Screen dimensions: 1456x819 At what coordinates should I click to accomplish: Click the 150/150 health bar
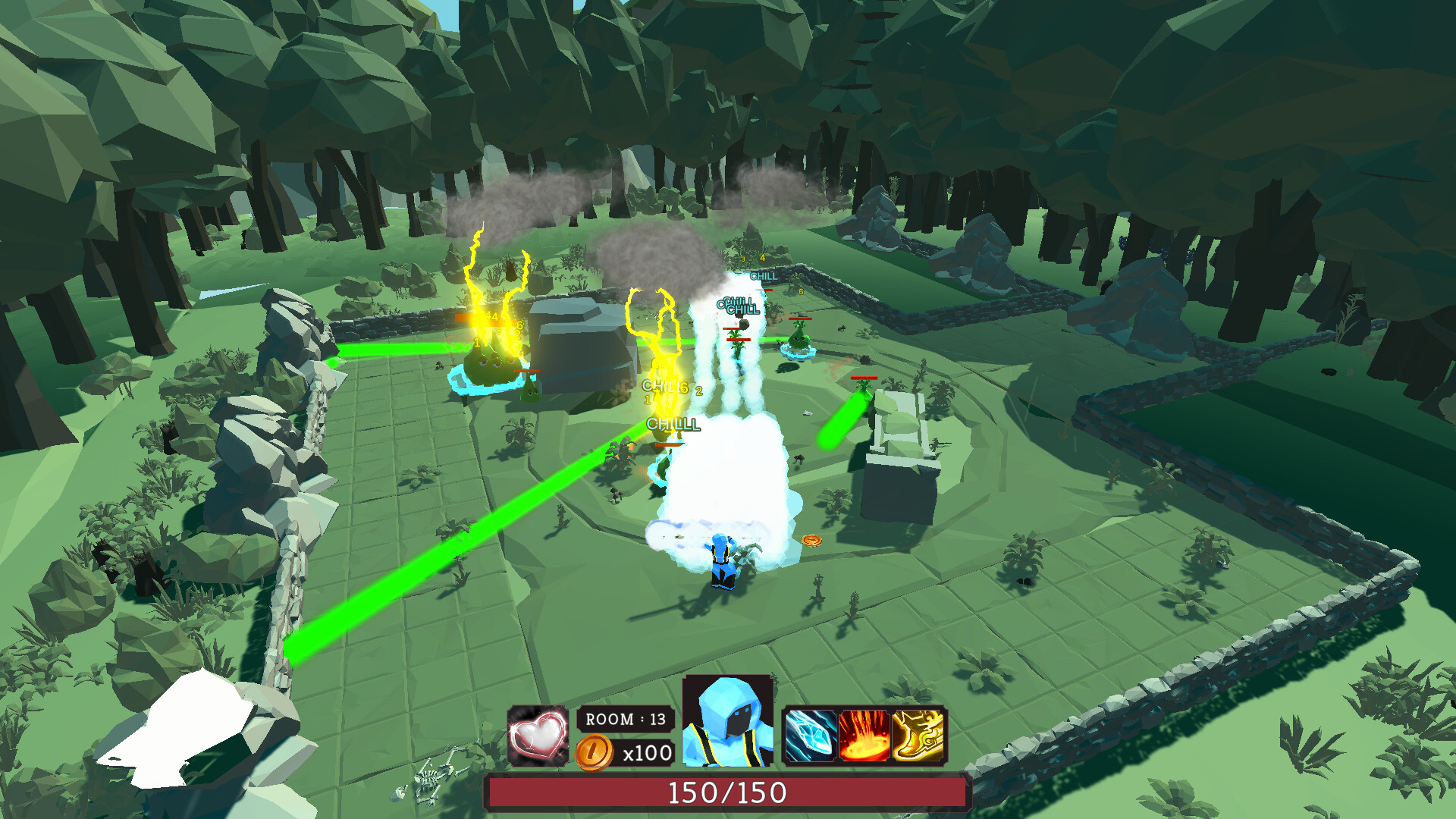tap(726, 793)
